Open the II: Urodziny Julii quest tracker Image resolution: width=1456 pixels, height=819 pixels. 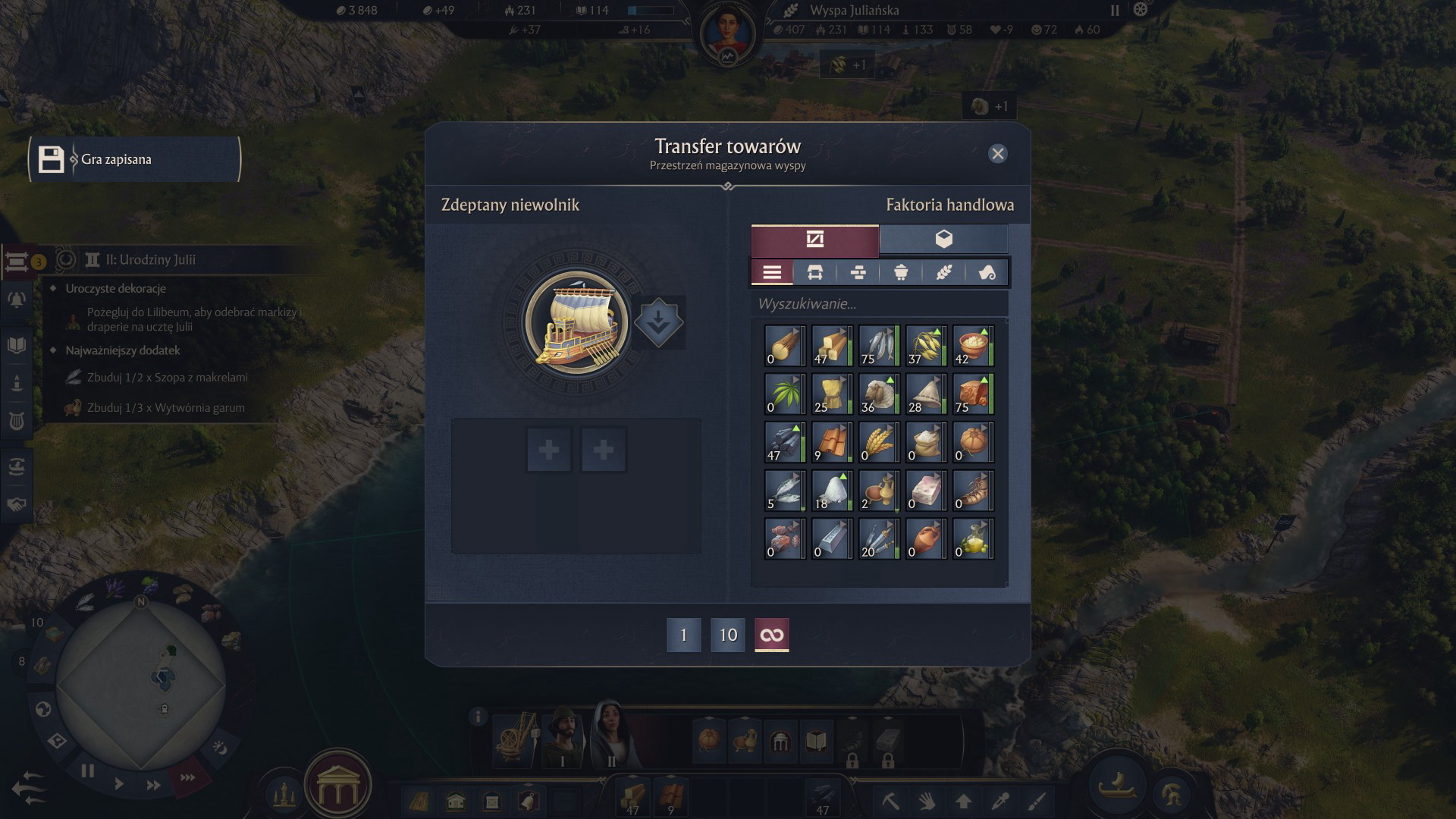(150, 260)
